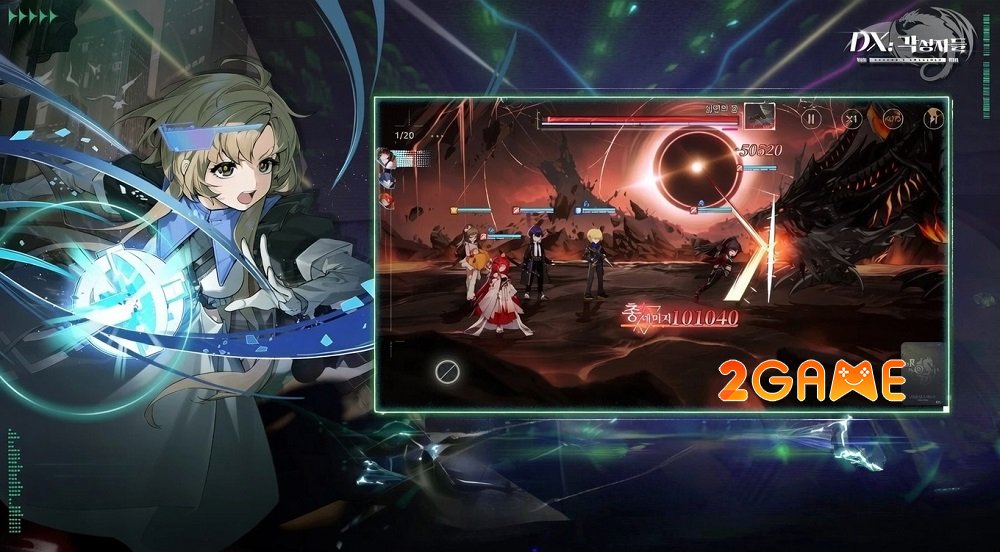Toggle the x1 battle speed
Screen dimensions: 1000x552
pos(852,118)
